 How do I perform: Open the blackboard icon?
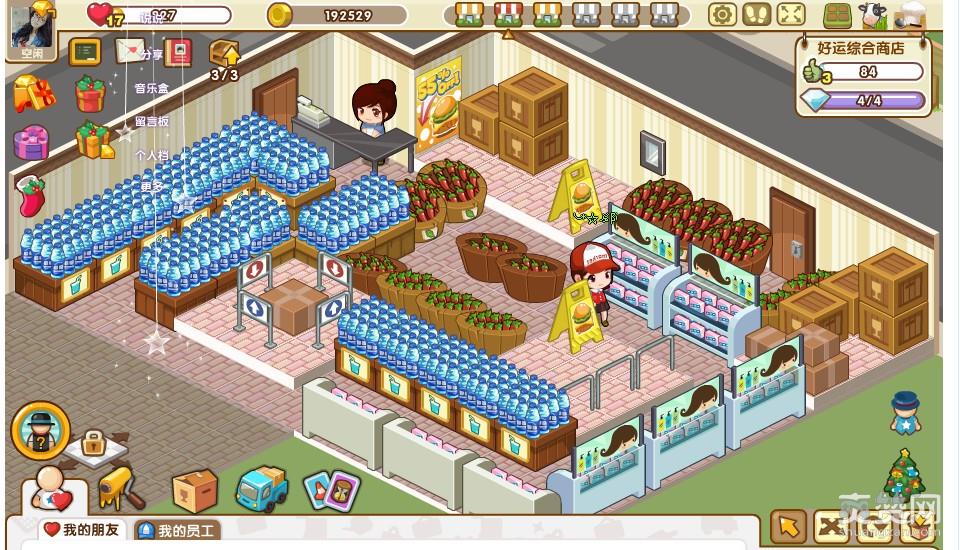coord(84,52)
